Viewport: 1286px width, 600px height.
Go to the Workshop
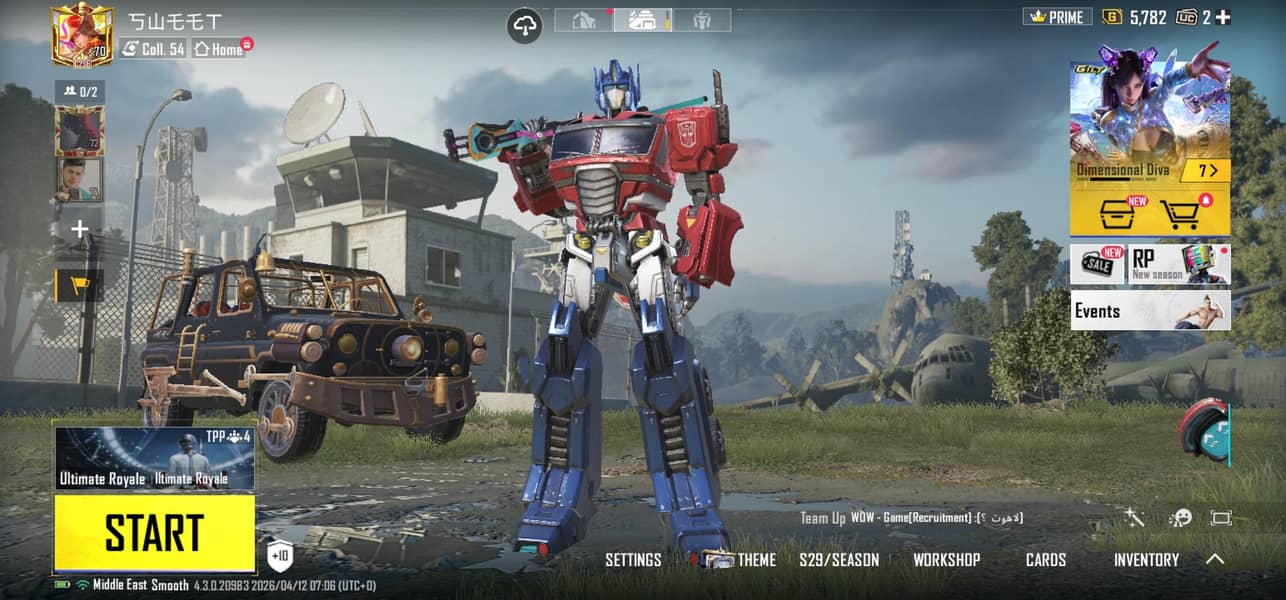pos(946,560)
